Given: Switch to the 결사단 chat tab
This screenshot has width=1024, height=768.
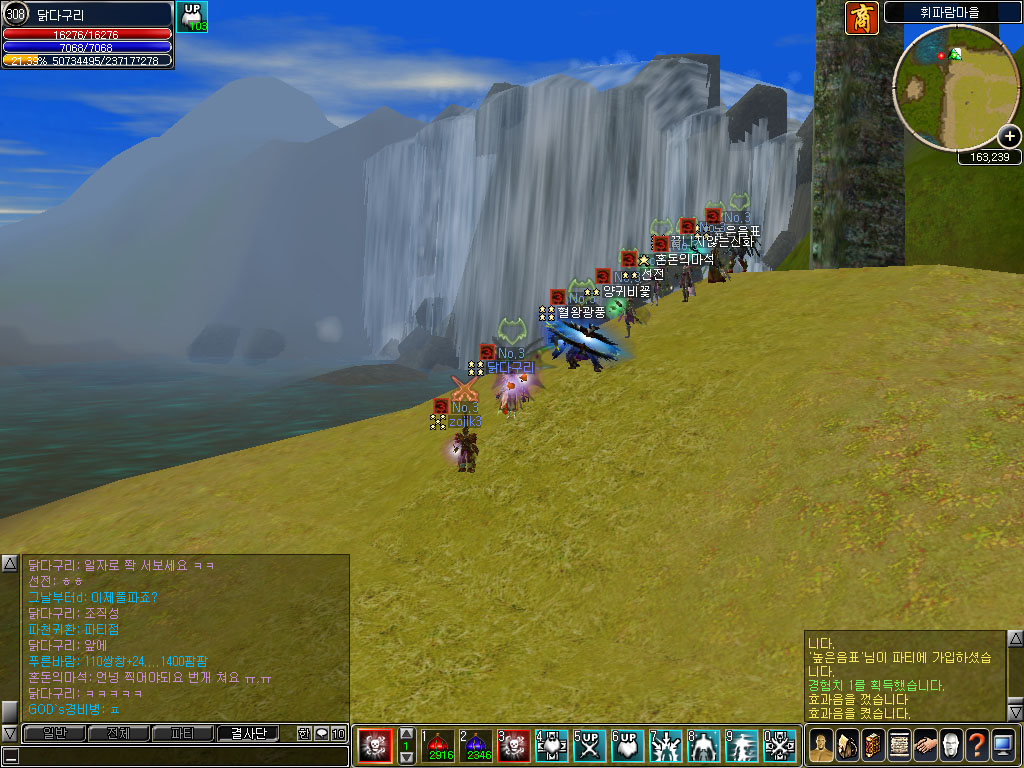Looking at the screenshot, I should 248,733.
